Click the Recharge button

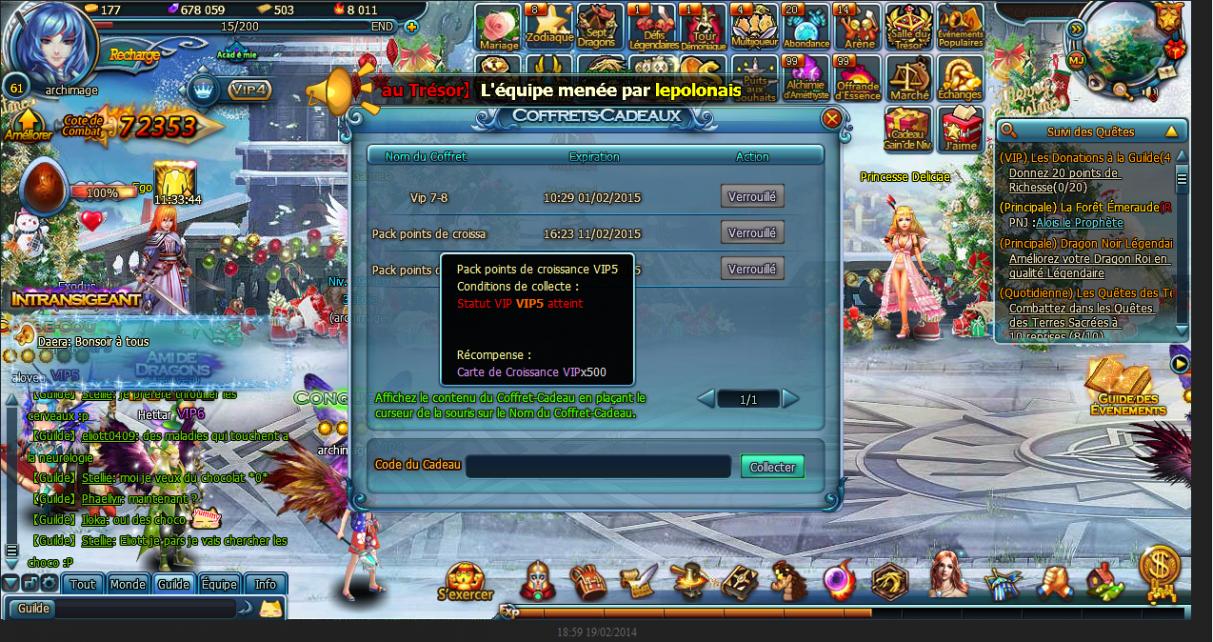coord(134,55)
